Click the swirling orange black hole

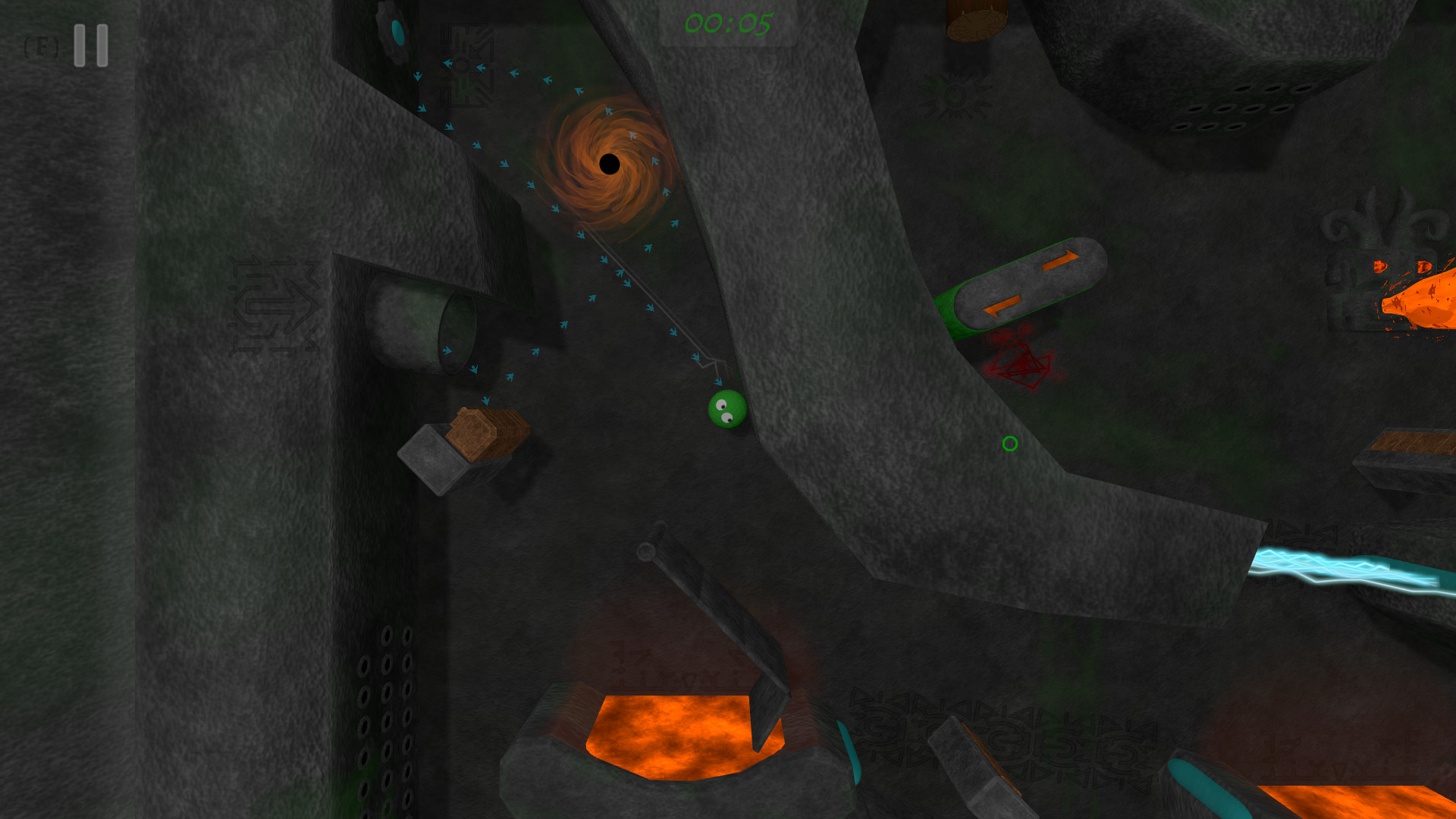pyautogui.click(x=609, y=162)
